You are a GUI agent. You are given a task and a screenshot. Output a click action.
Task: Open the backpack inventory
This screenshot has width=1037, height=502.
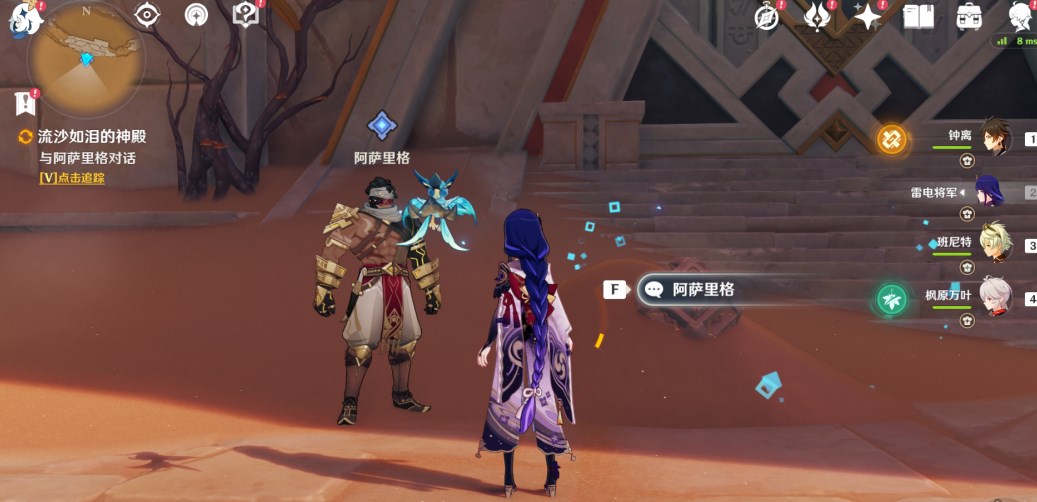click(968, 16)
